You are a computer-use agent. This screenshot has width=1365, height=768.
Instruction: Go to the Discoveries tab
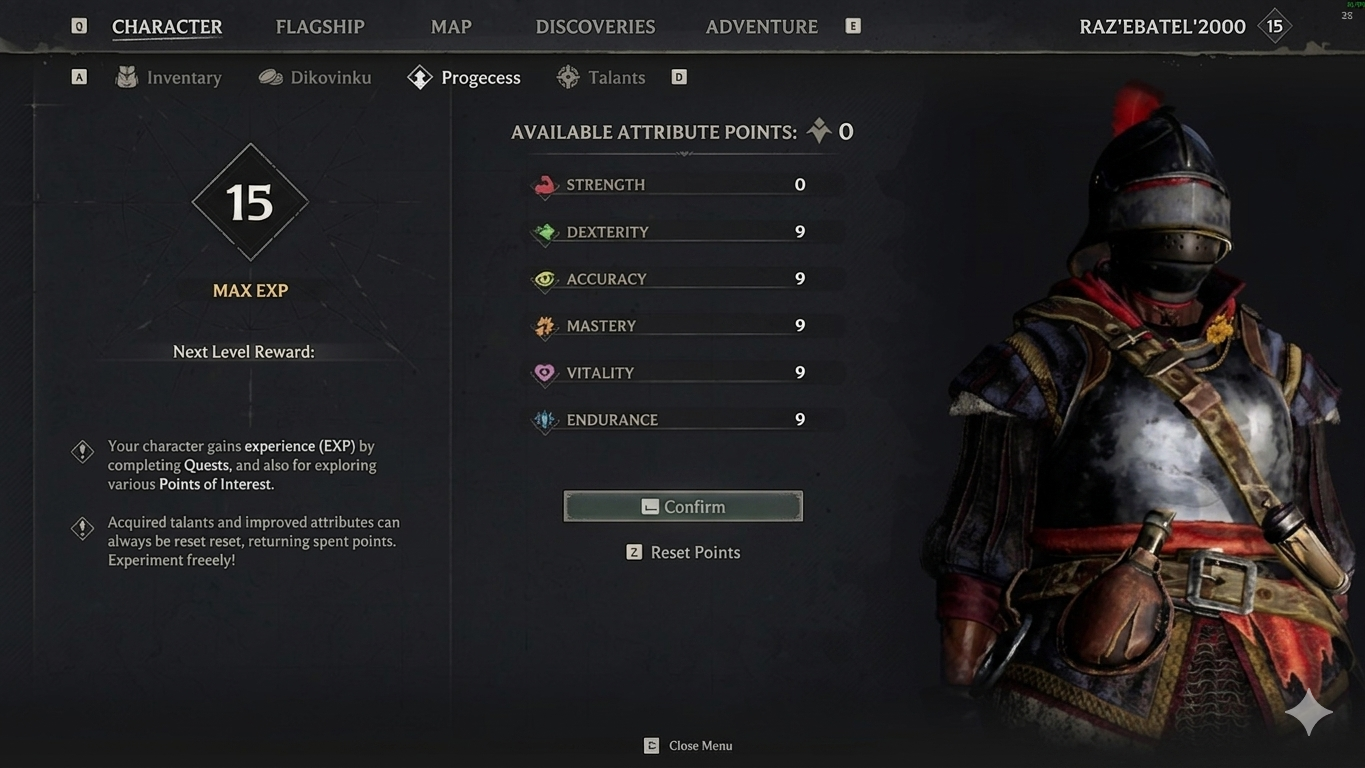595,27
